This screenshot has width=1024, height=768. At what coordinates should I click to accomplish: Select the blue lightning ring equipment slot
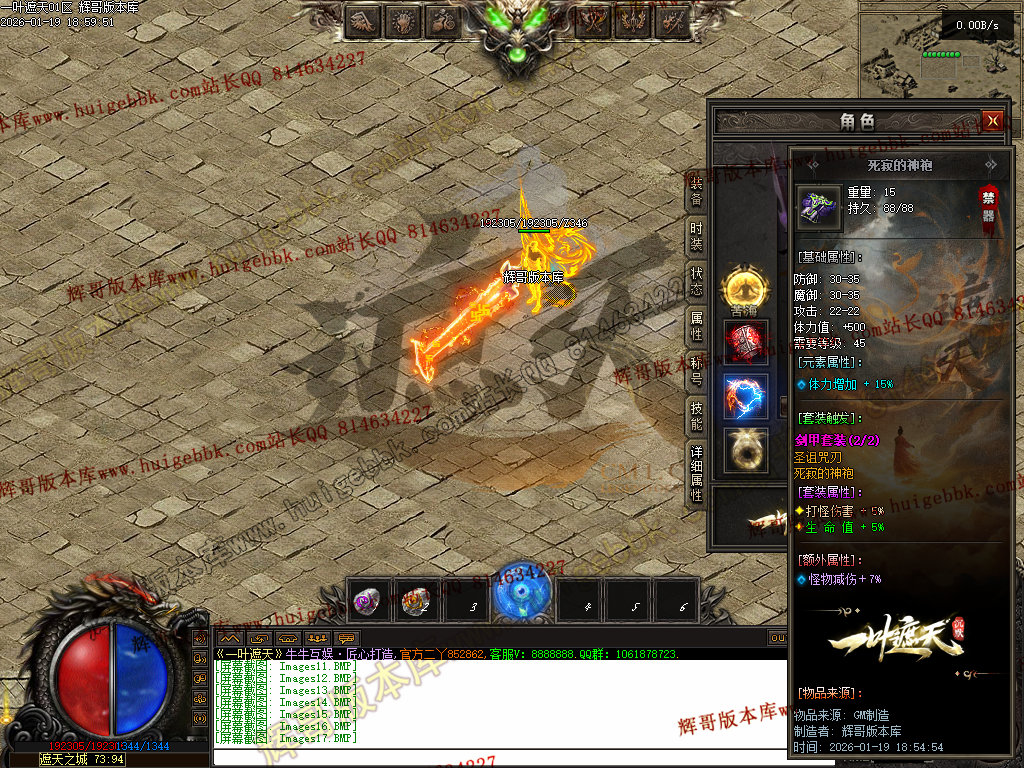pyautogui.click(x=746, y=397)
